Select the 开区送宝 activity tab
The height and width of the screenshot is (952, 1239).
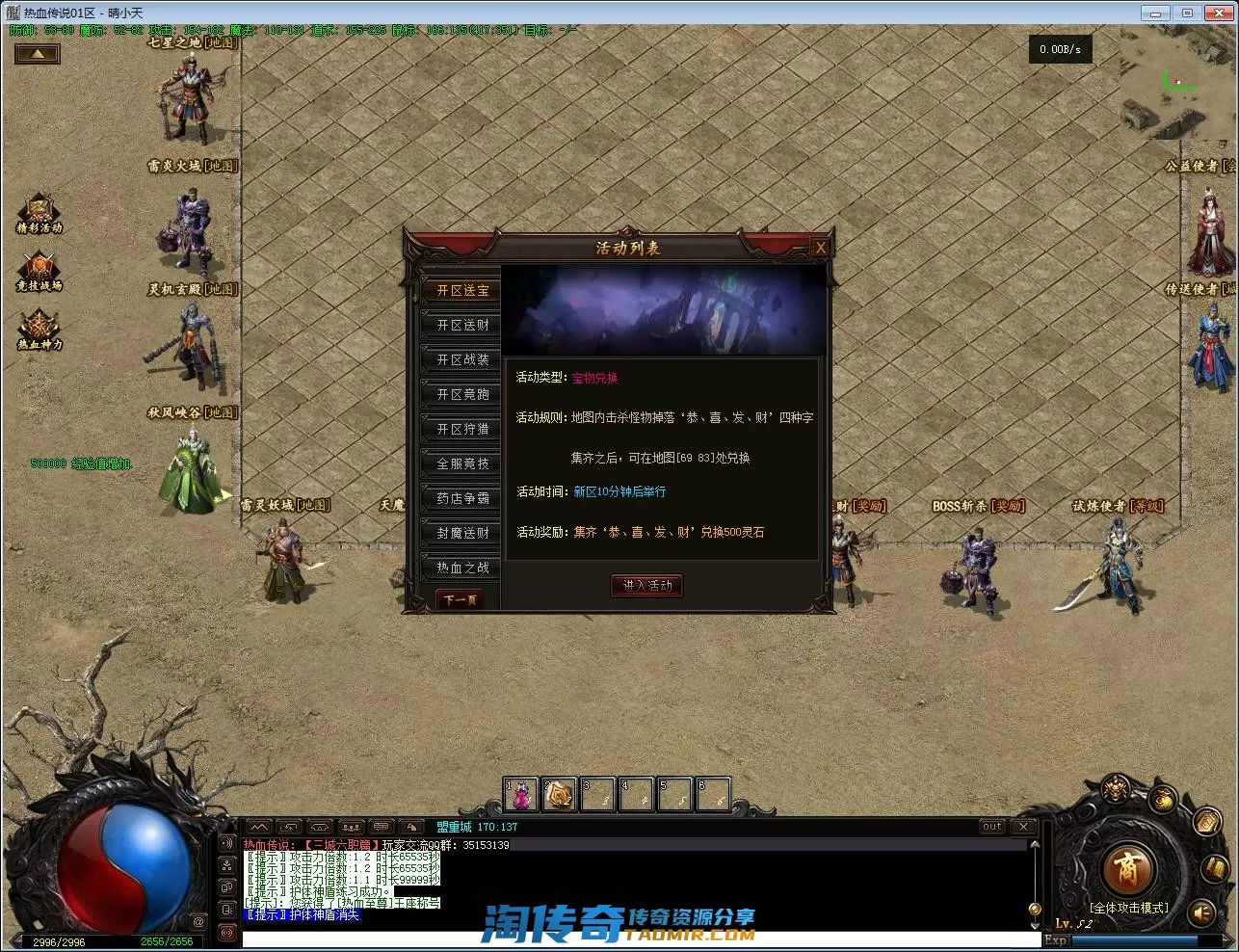(x=462, y=290)
